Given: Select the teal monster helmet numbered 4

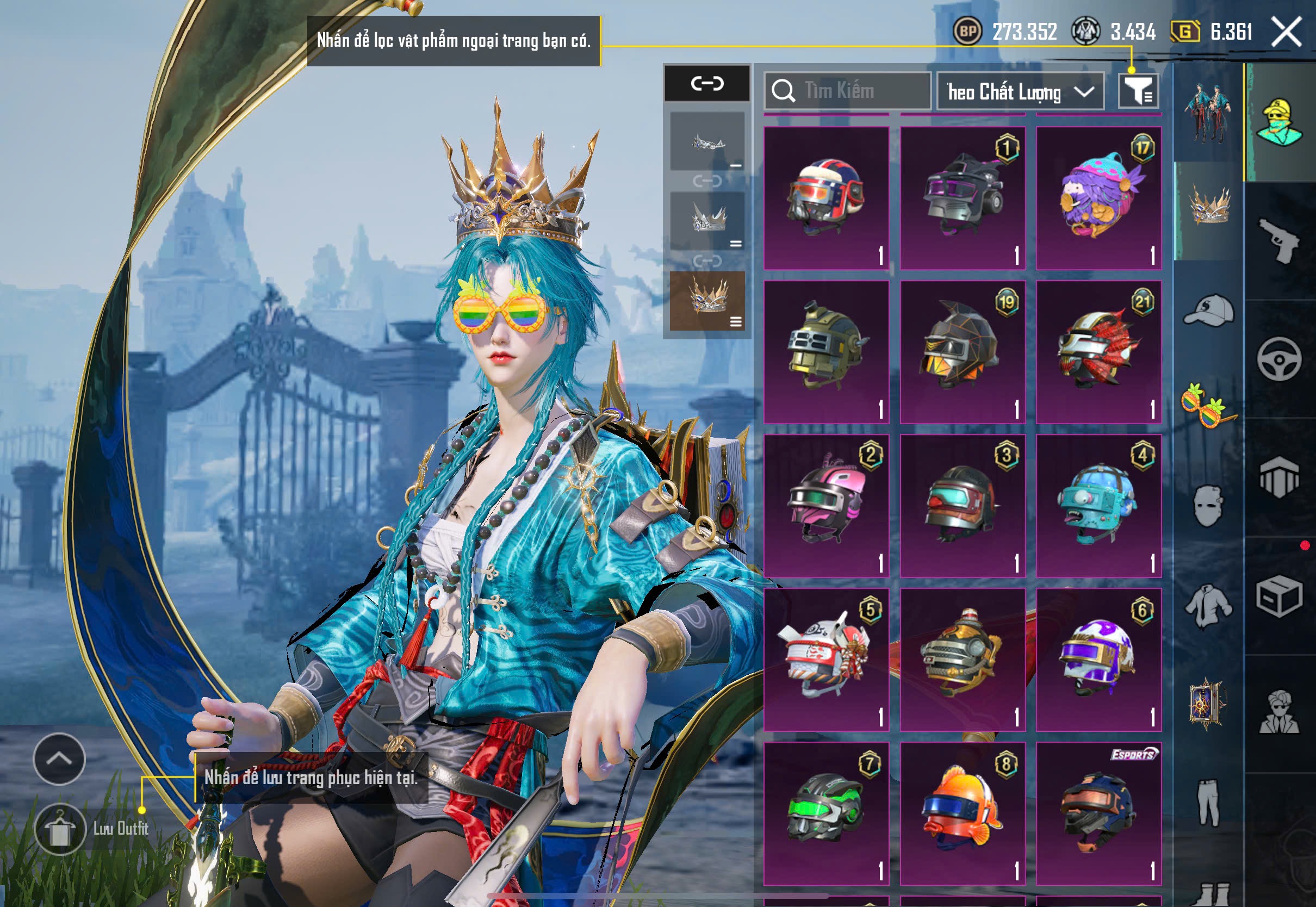Looking at the screenshot, I should [x=1098, y=506].
